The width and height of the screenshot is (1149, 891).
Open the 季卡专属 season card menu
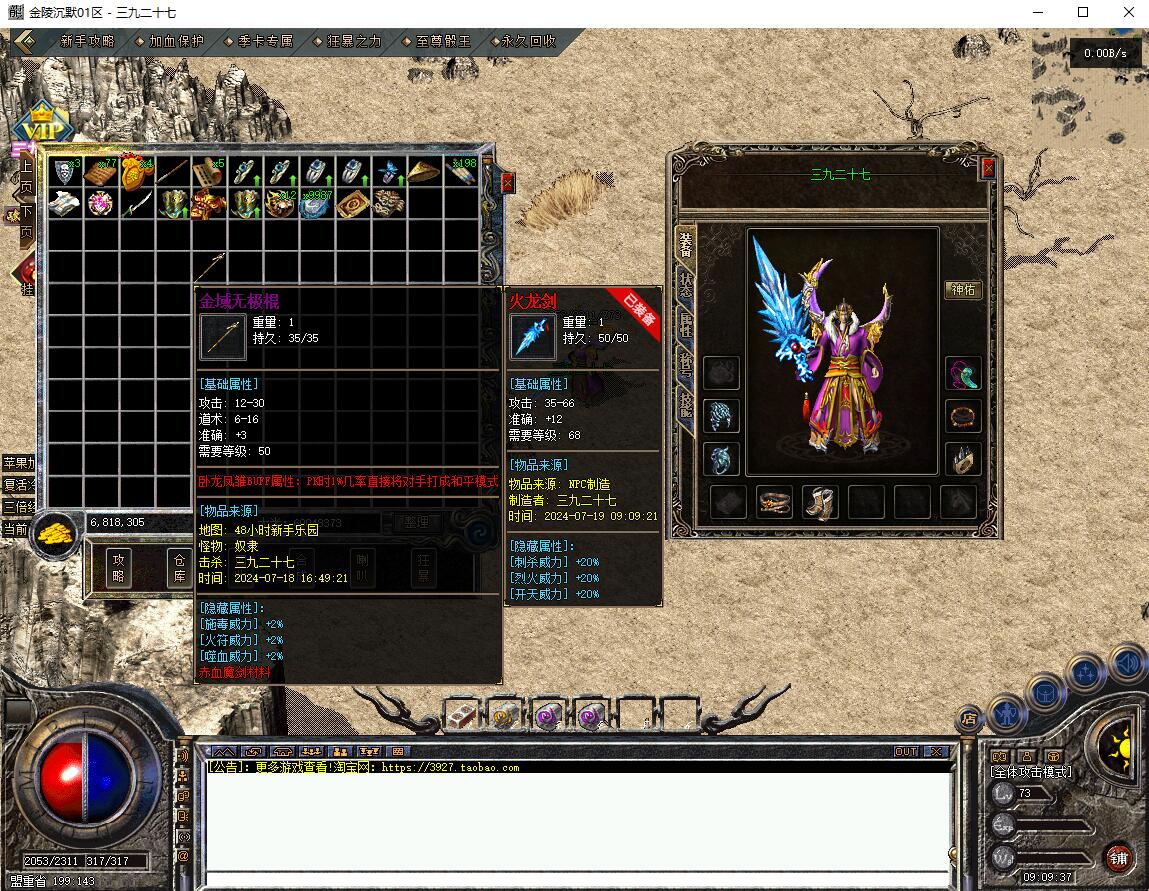click(x=265, y=42)
